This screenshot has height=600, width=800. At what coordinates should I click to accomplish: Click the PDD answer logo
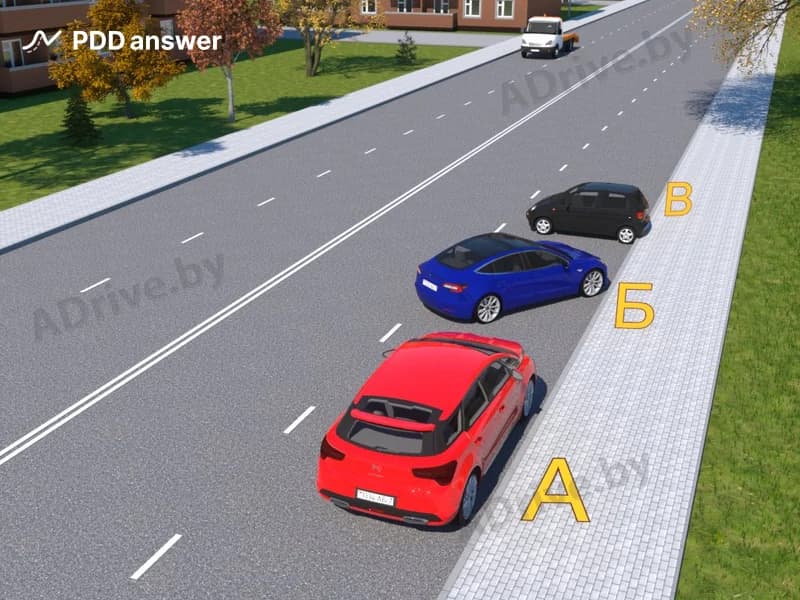122,41
